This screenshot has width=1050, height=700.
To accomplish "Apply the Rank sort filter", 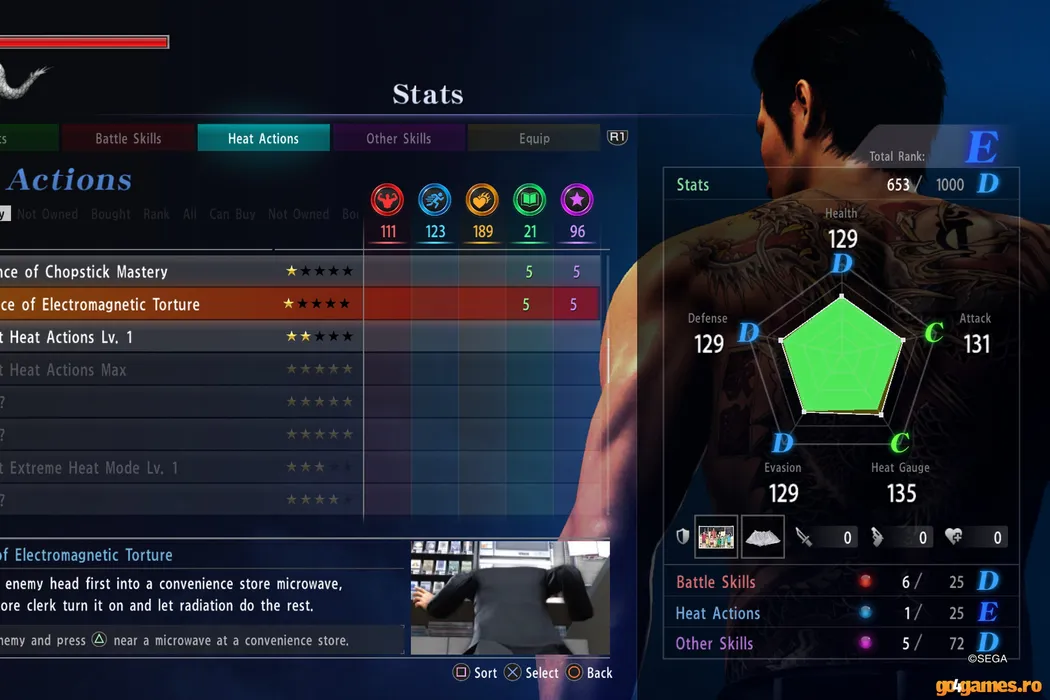I will click(156, 214).
